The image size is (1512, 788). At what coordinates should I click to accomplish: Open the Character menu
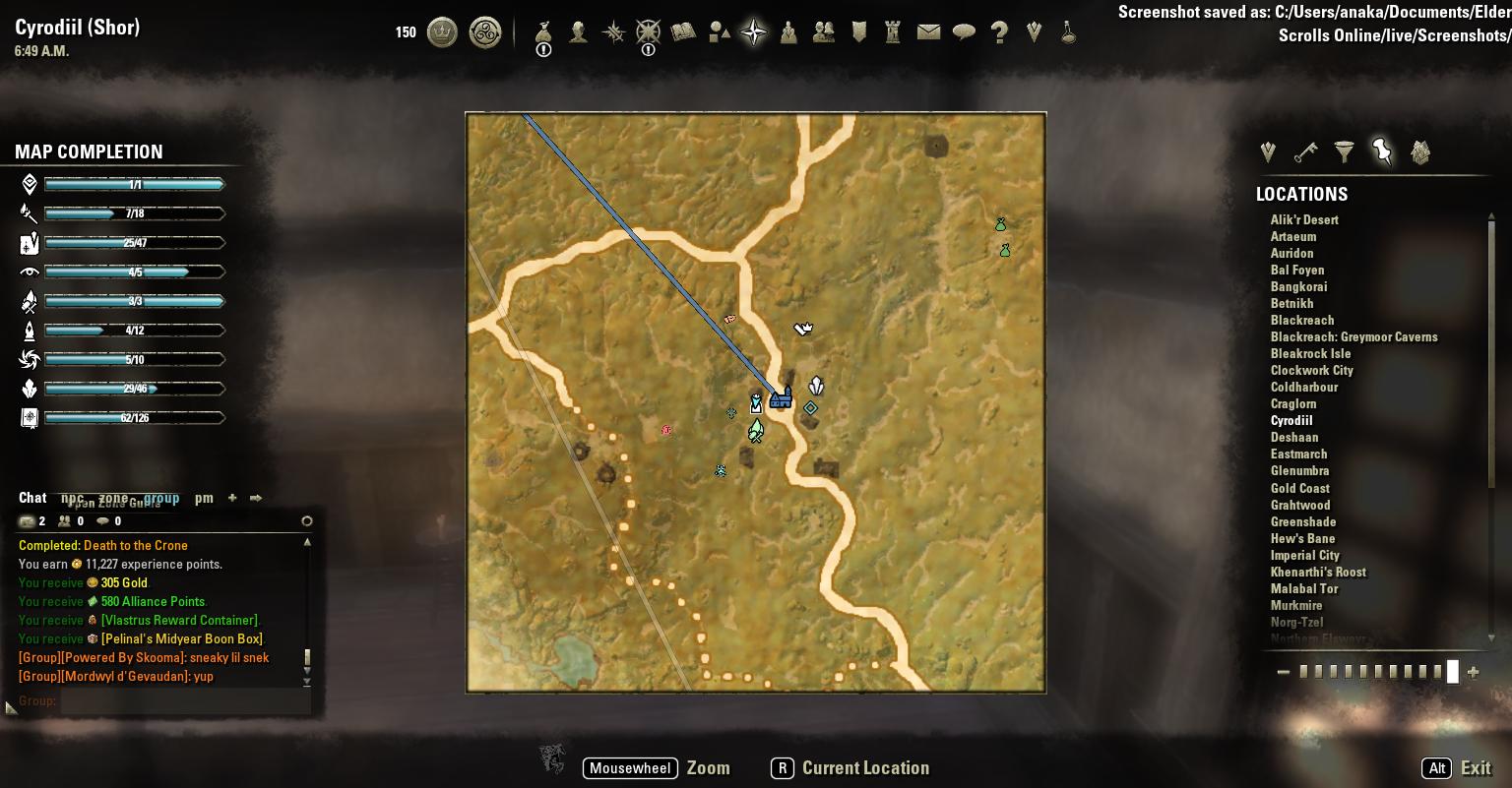[x=577, y=32]
